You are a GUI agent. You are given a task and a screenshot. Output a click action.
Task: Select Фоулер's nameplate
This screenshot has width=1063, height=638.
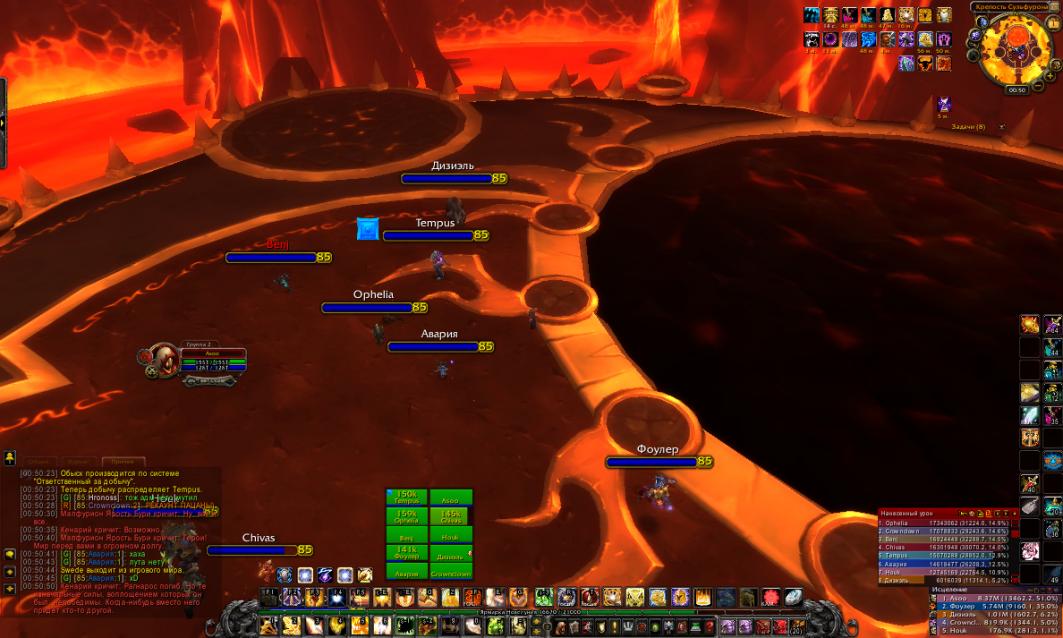coord(657,461)
